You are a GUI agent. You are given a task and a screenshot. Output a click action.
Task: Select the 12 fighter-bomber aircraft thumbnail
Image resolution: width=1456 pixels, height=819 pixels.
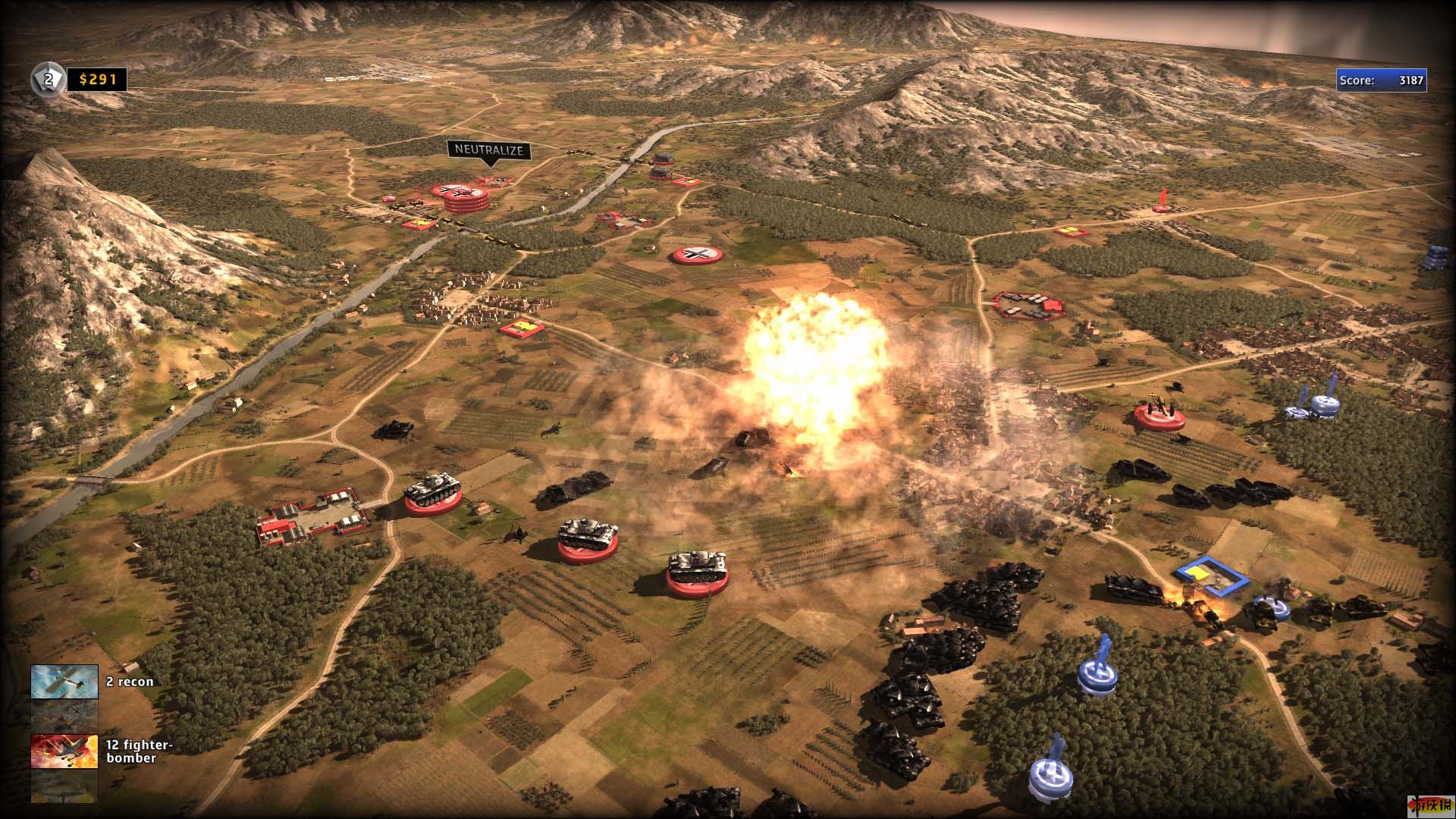pos(64,751)
